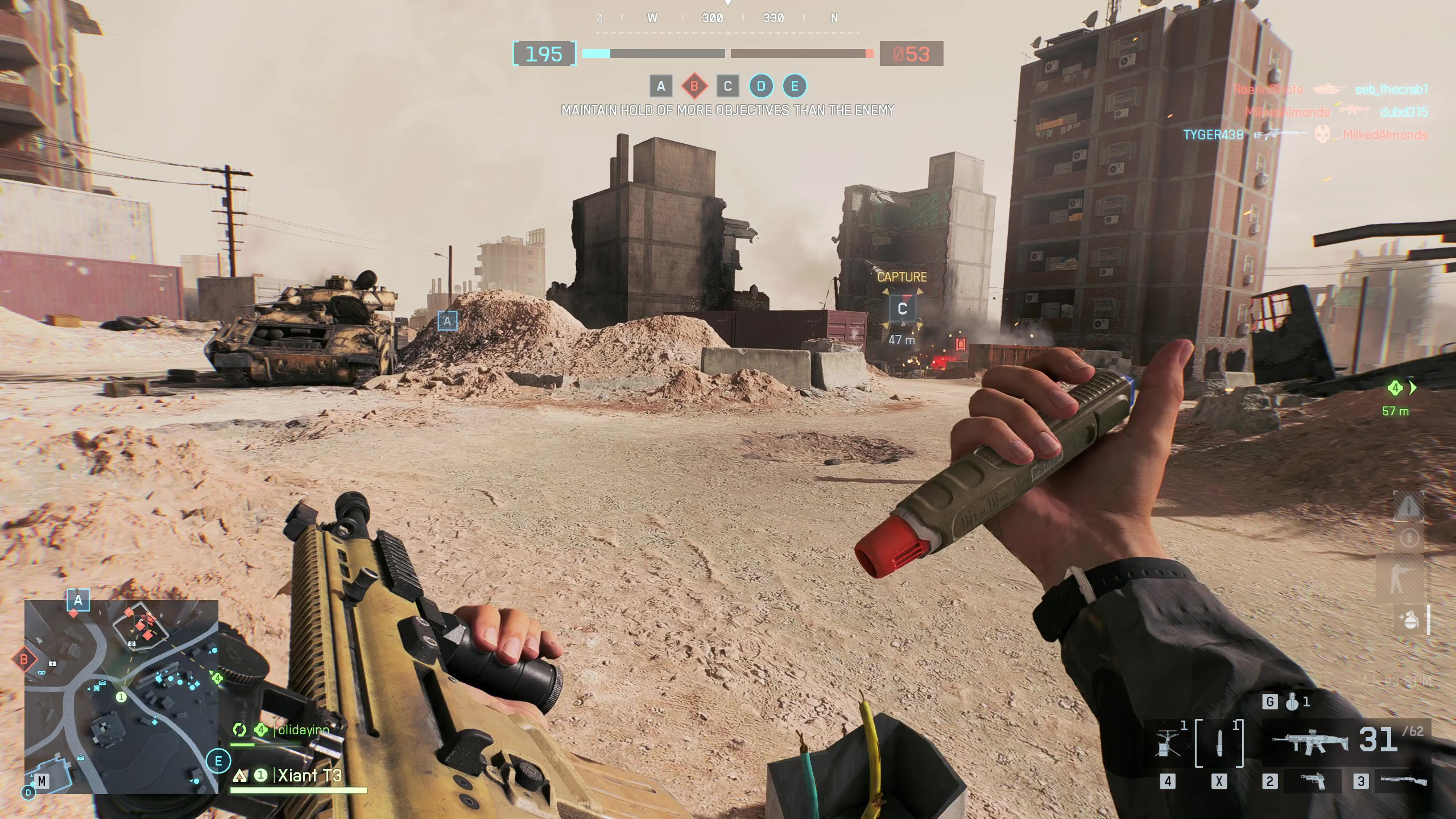Screen dimensions: 1456x819
Task: Select enemy-held objective B diamond in top bar
Action: click(694, 86)
